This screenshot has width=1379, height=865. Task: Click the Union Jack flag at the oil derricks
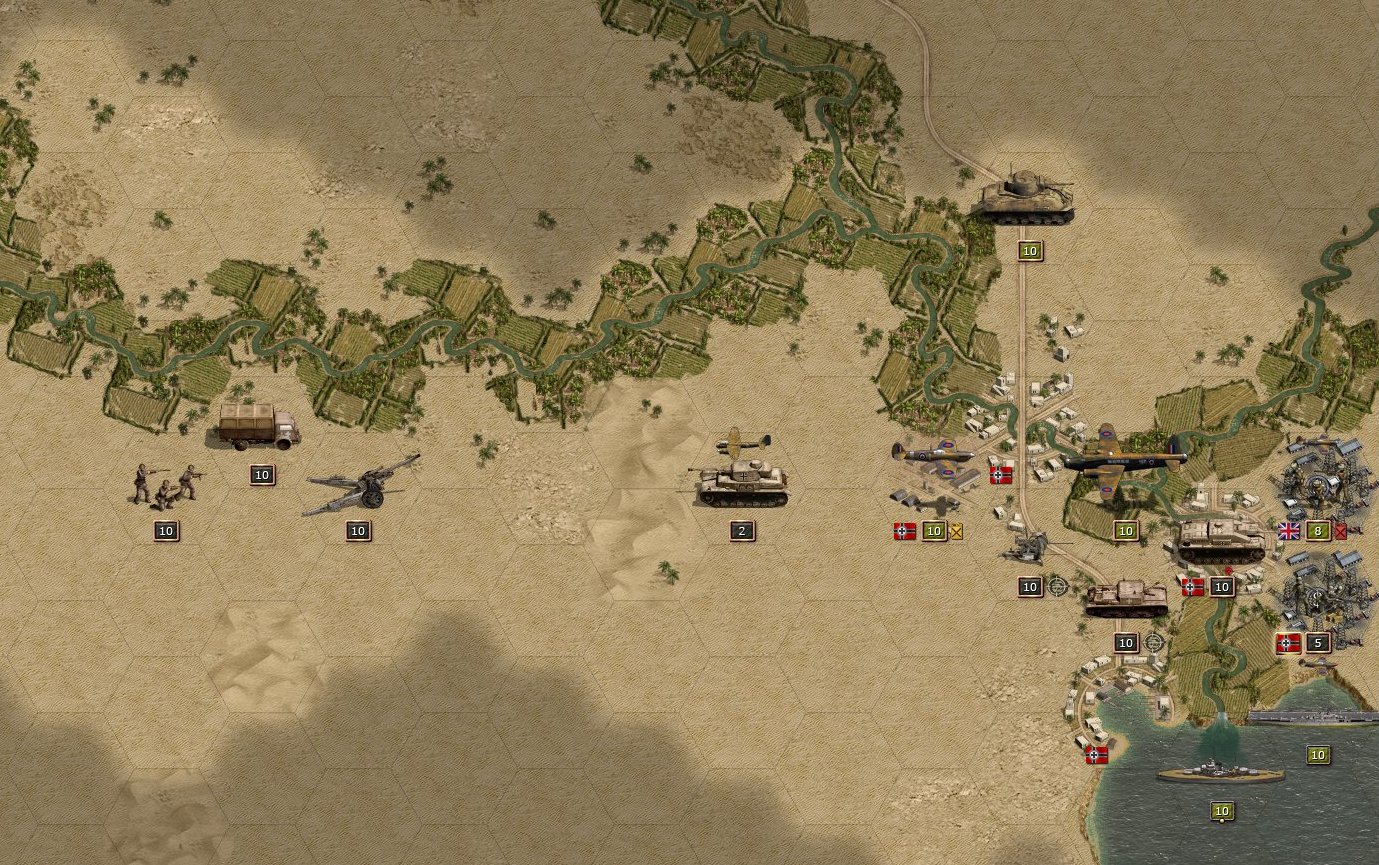pos(1289,530)
